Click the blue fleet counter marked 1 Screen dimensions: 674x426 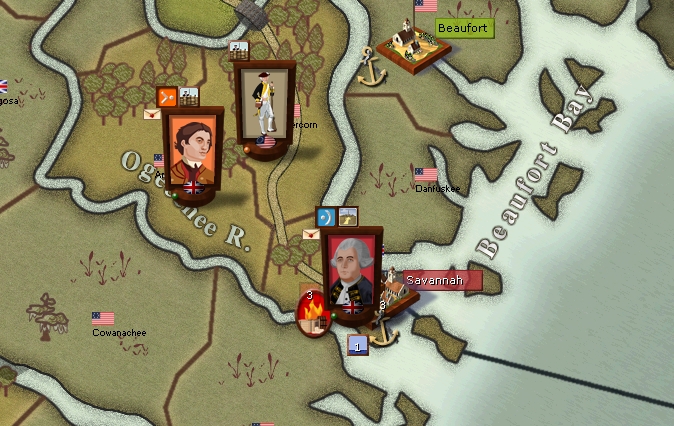[x=357, y=346]
